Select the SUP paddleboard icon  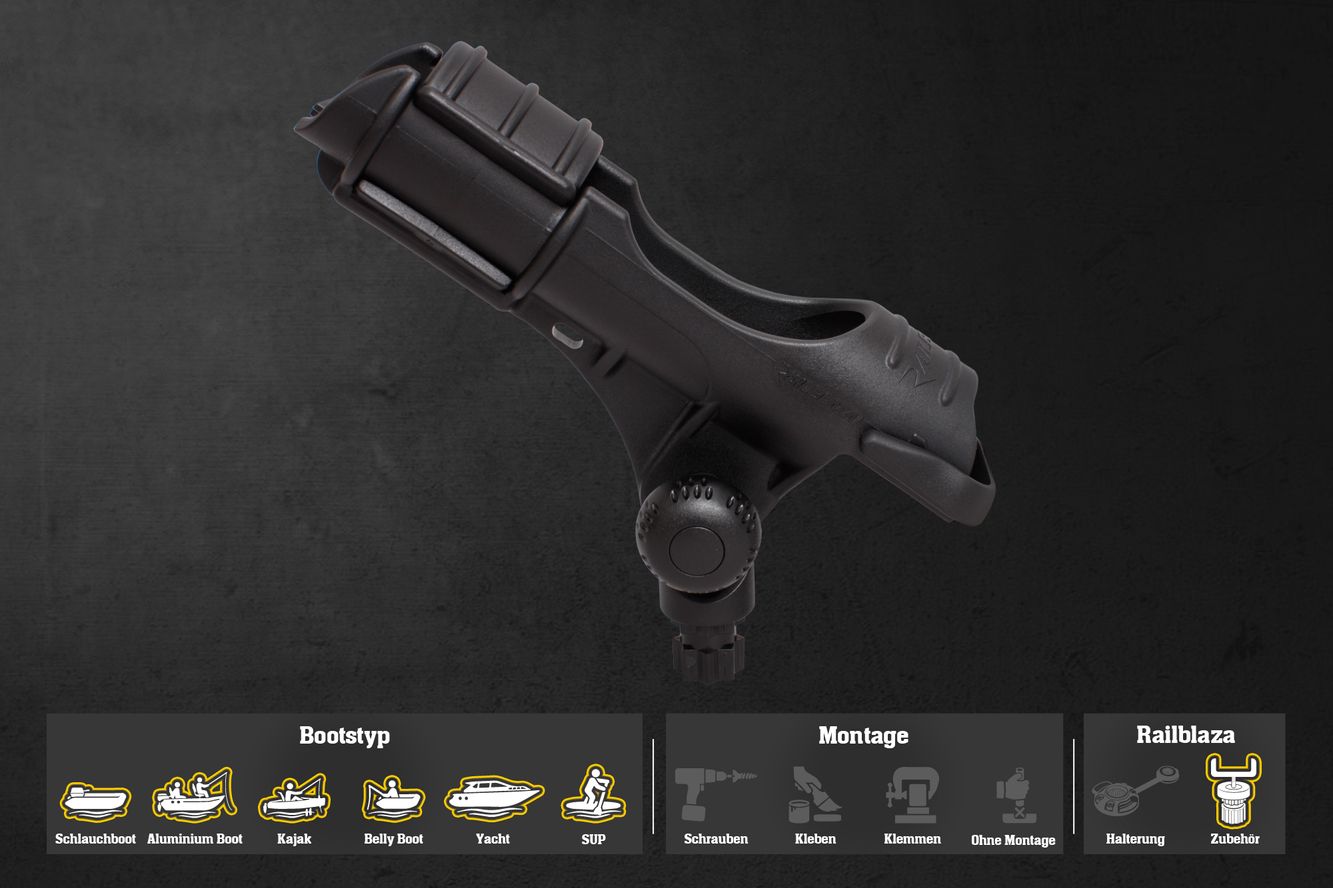(x=593, y=795)
